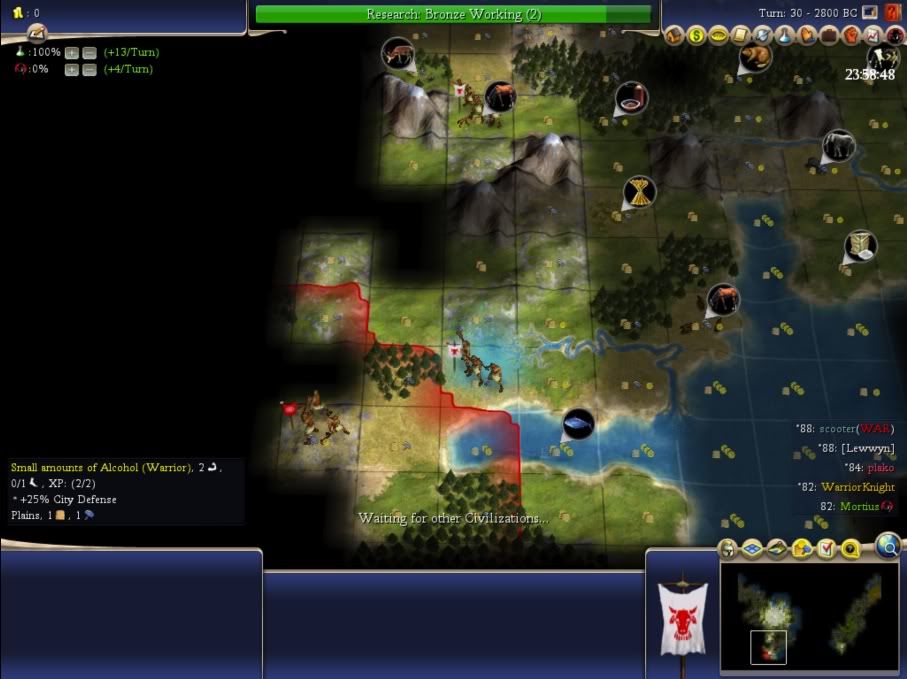Open the Info Screen graph icon
This screenshot has height=679, width=907.
873,36
